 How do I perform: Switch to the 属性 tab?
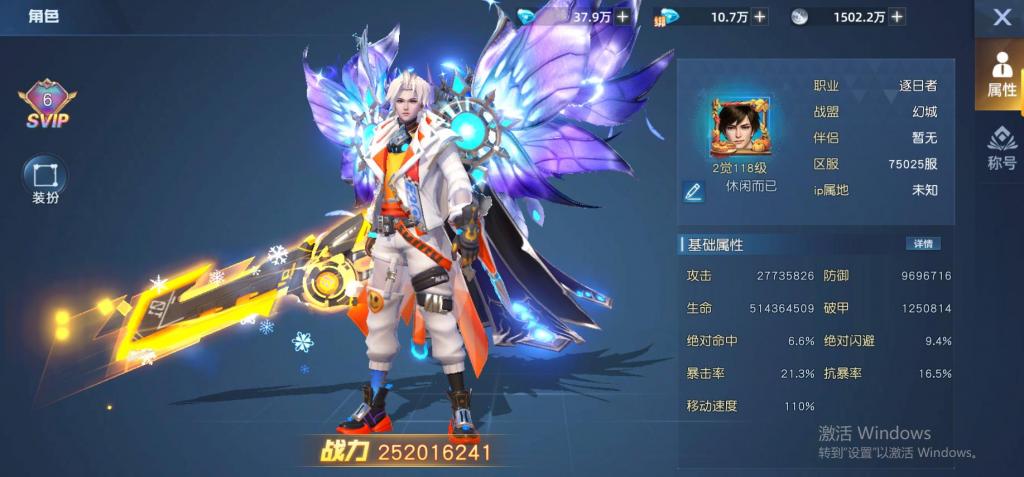1001,74
